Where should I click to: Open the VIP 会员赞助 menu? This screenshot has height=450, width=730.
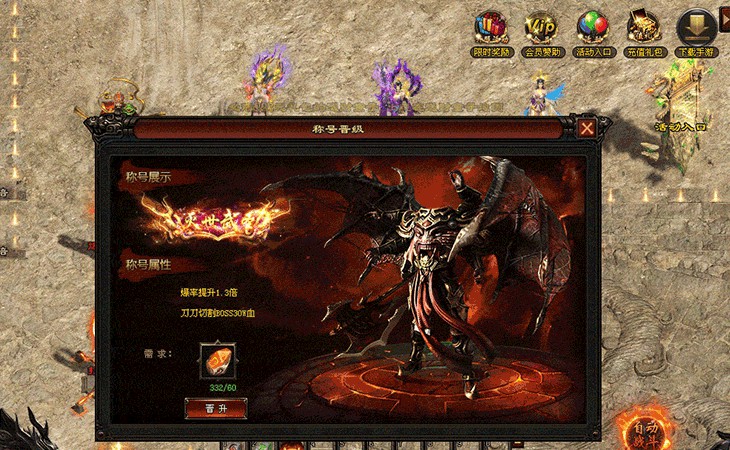coord(543,29)
